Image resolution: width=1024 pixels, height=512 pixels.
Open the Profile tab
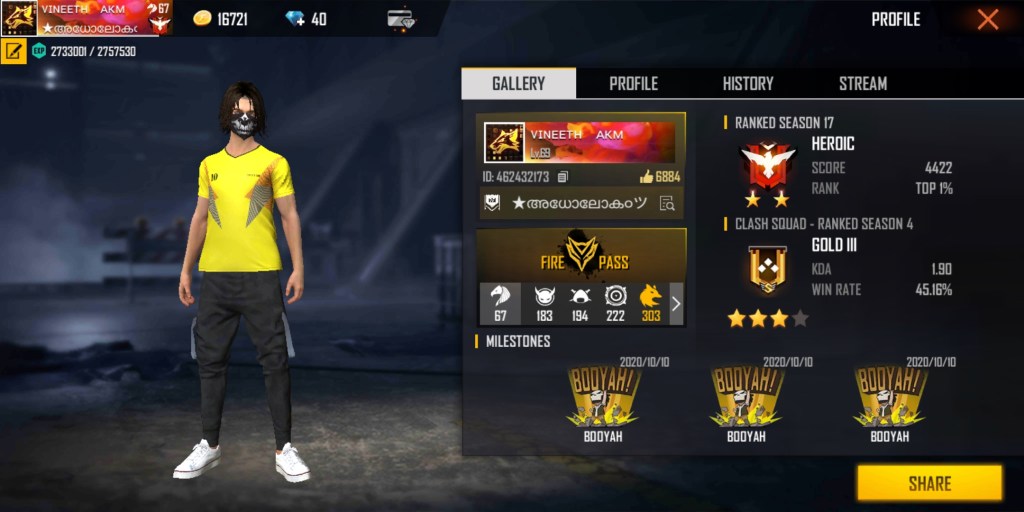pyautogui.click(x=633, y=84)
